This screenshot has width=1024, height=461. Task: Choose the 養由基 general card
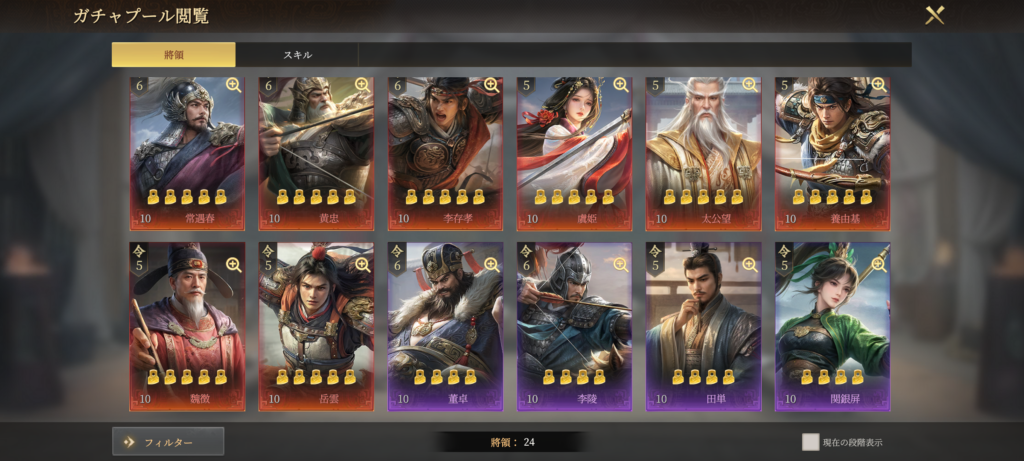coord(832,153)
